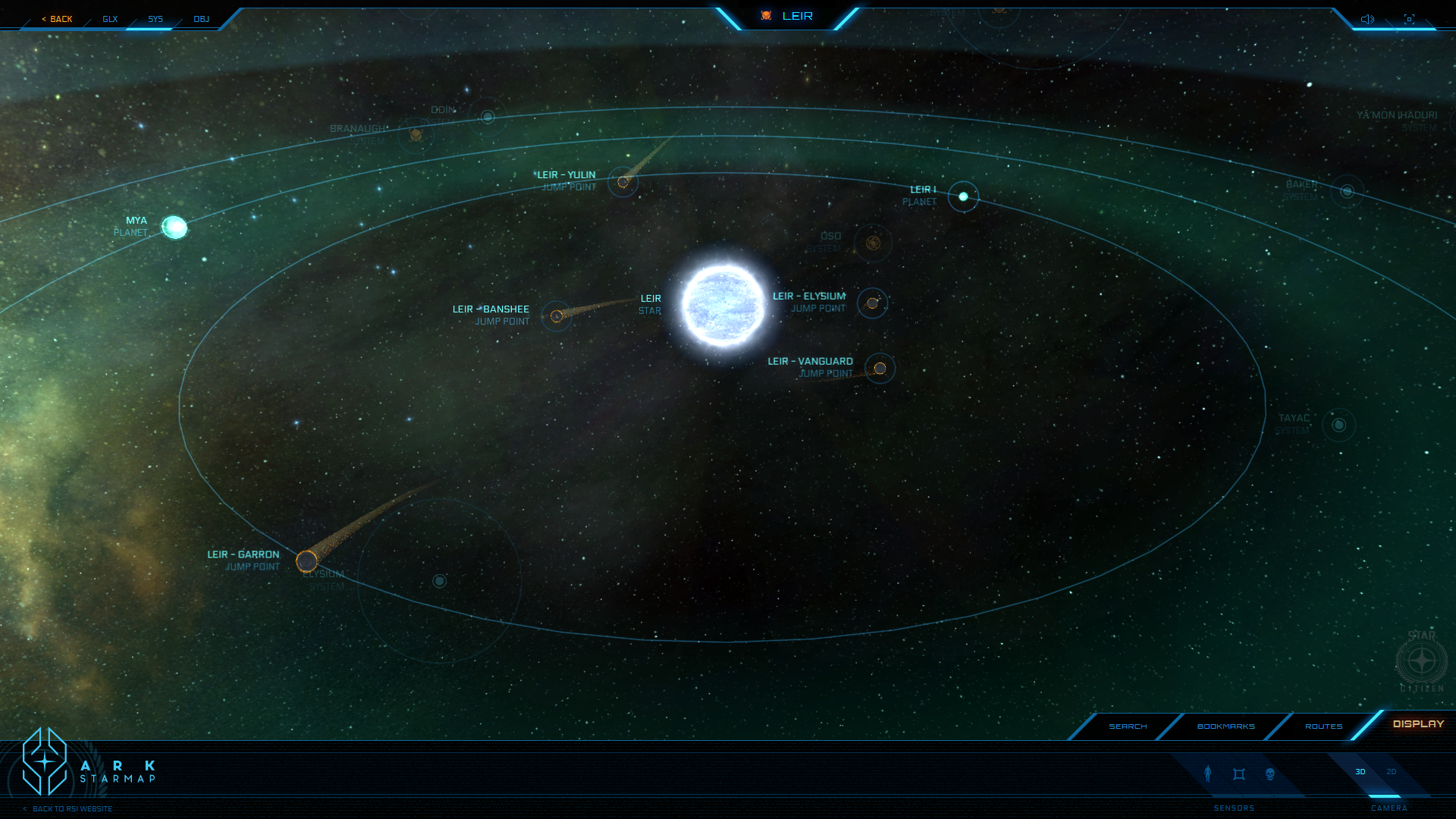The image size is (1456, 819).
Task: Select the SYS system view tab
Action: [x=155, y=19]
